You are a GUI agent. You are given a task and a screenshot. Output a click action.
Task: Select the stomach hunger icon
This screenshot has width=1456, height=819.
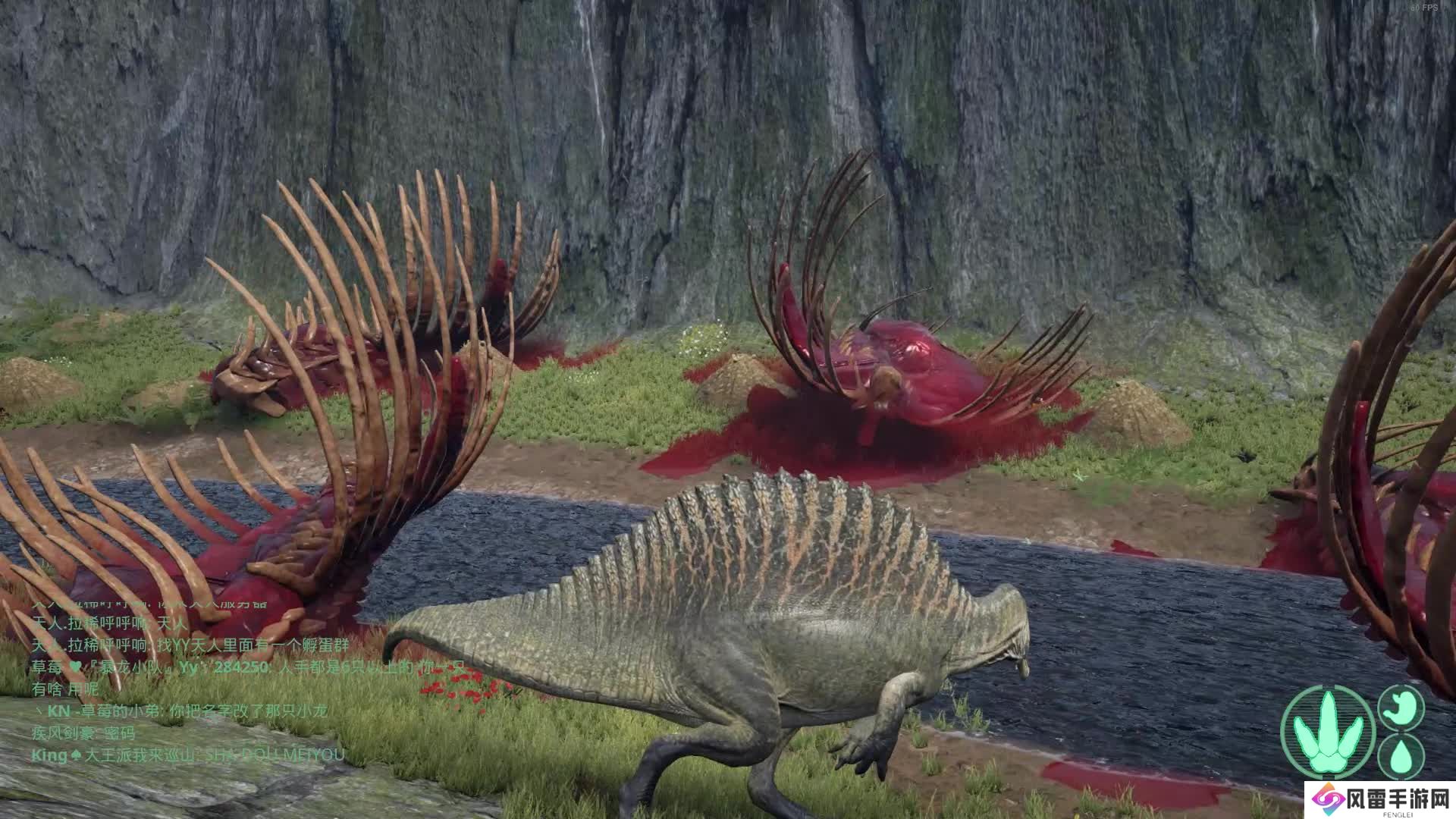(1401, 707)
